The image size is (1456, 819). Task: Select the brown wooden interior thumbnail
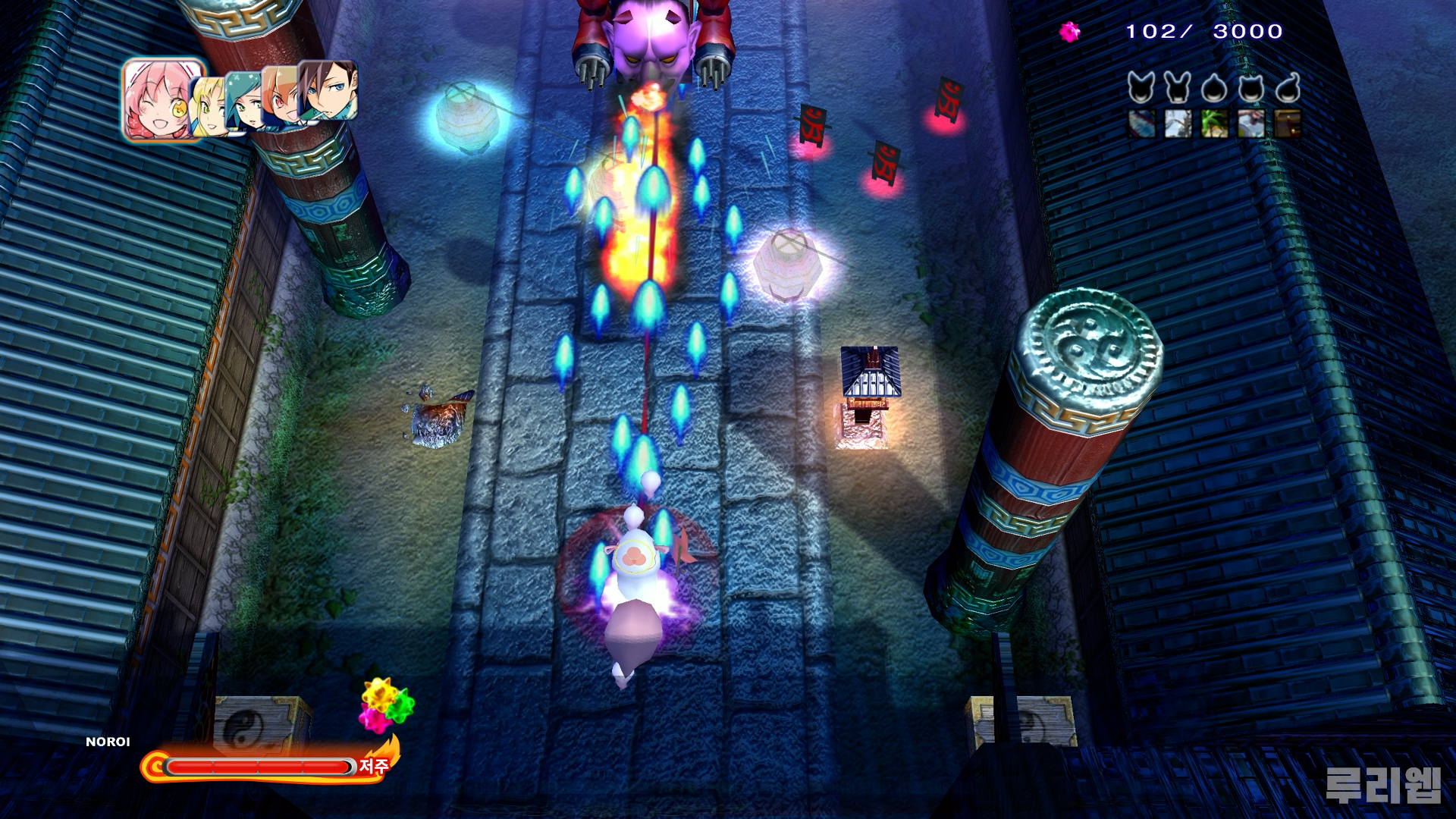1287,123
